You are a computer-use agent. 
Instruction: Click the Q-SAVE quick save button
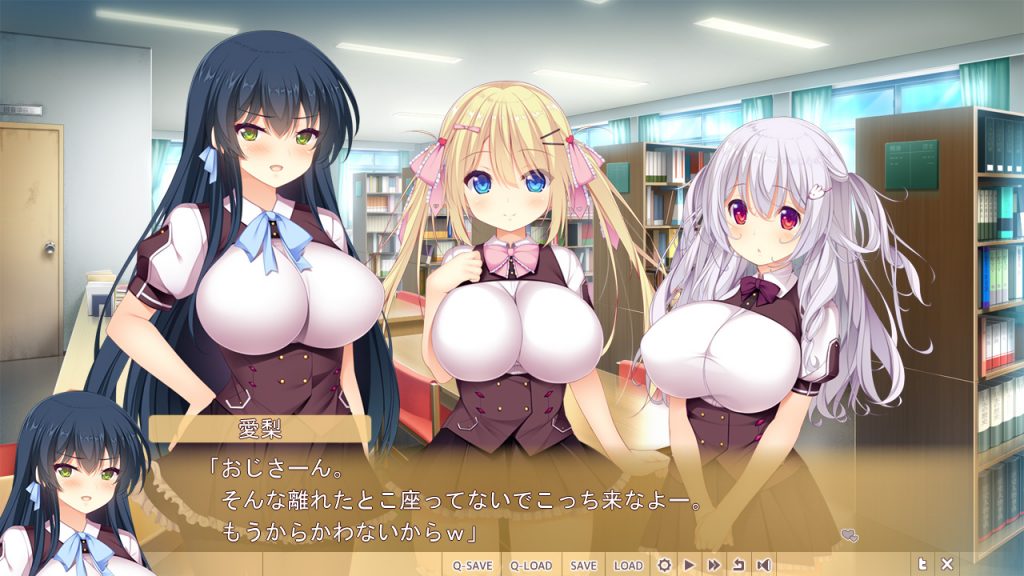tap(472, 565)
